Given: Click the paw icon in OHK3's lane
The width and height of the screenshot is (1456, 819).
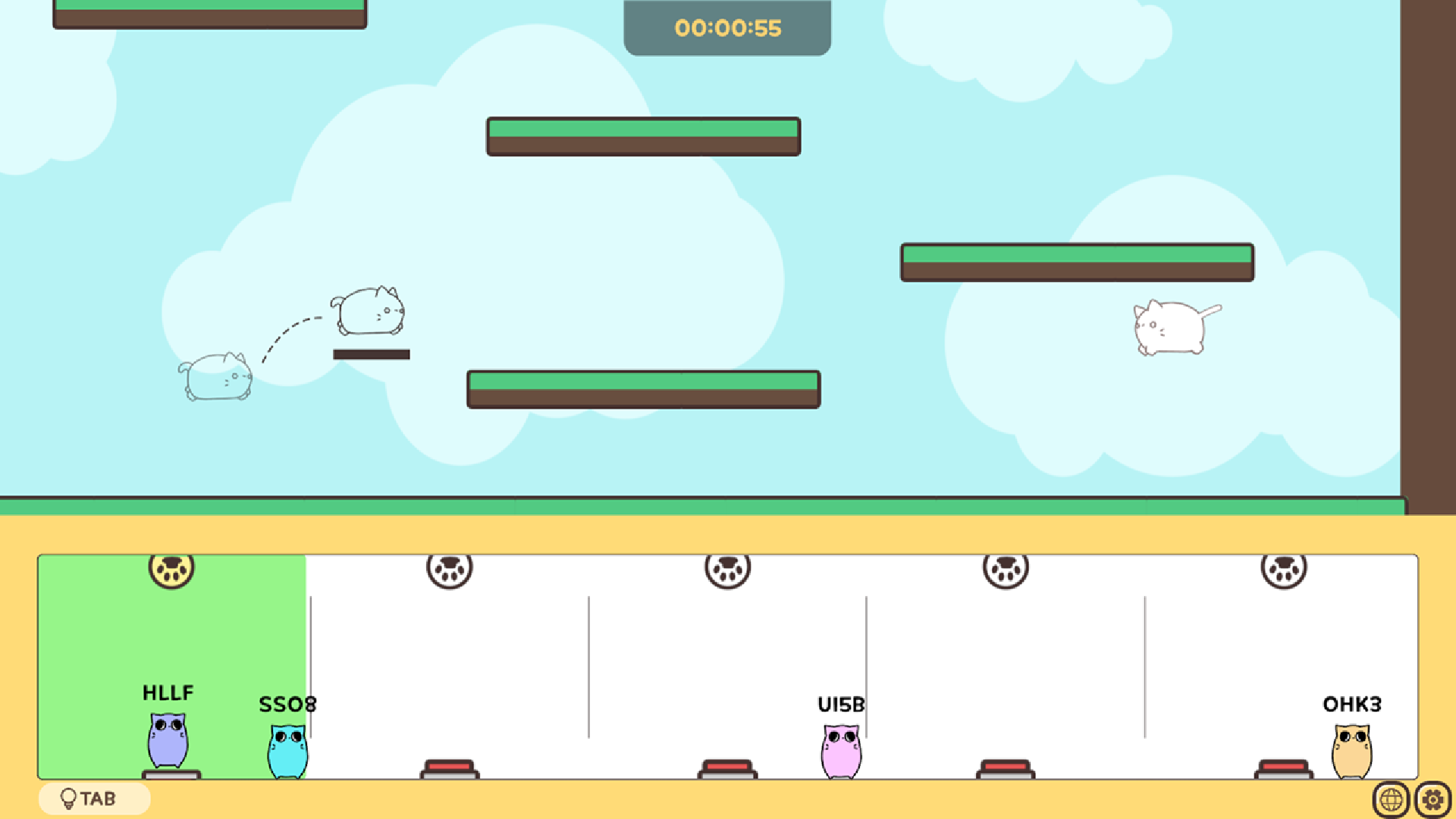Looking at the screenshot, I should 1282,571.
